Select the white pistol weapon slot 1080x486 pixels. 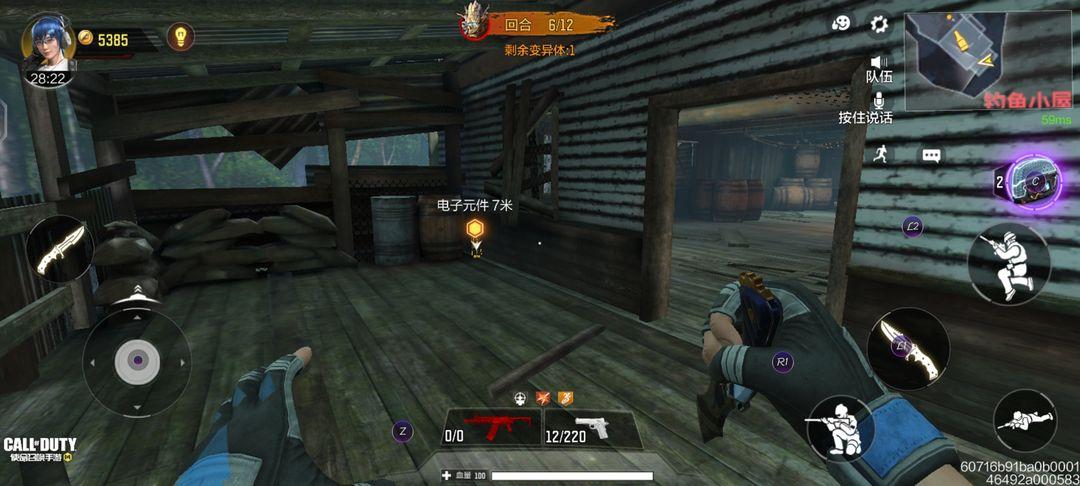point(592,428)
